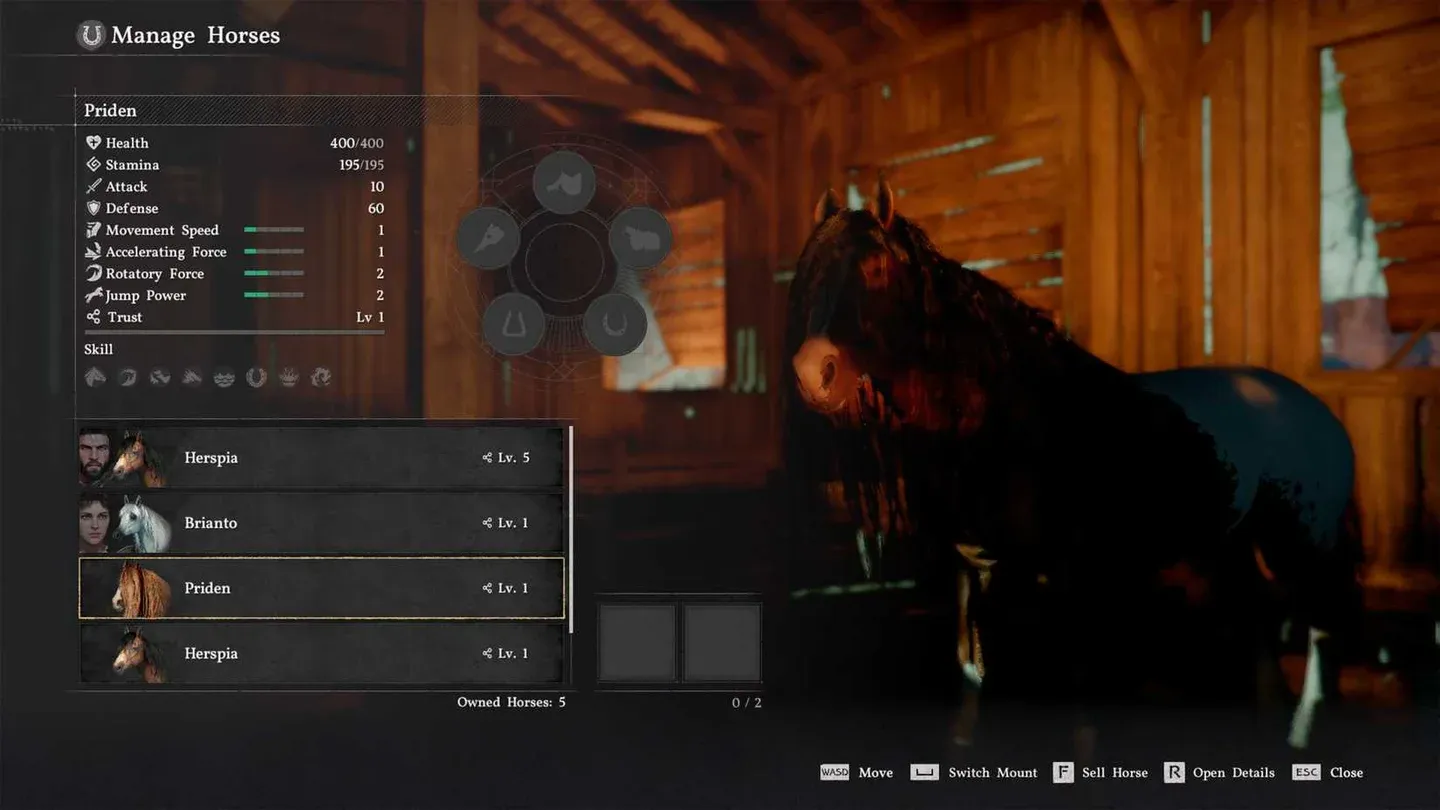This screenshot has height=810, width=1440.
Task: Pick the Herspia horse at Lv. 1
Action: (x=321, y=653)
